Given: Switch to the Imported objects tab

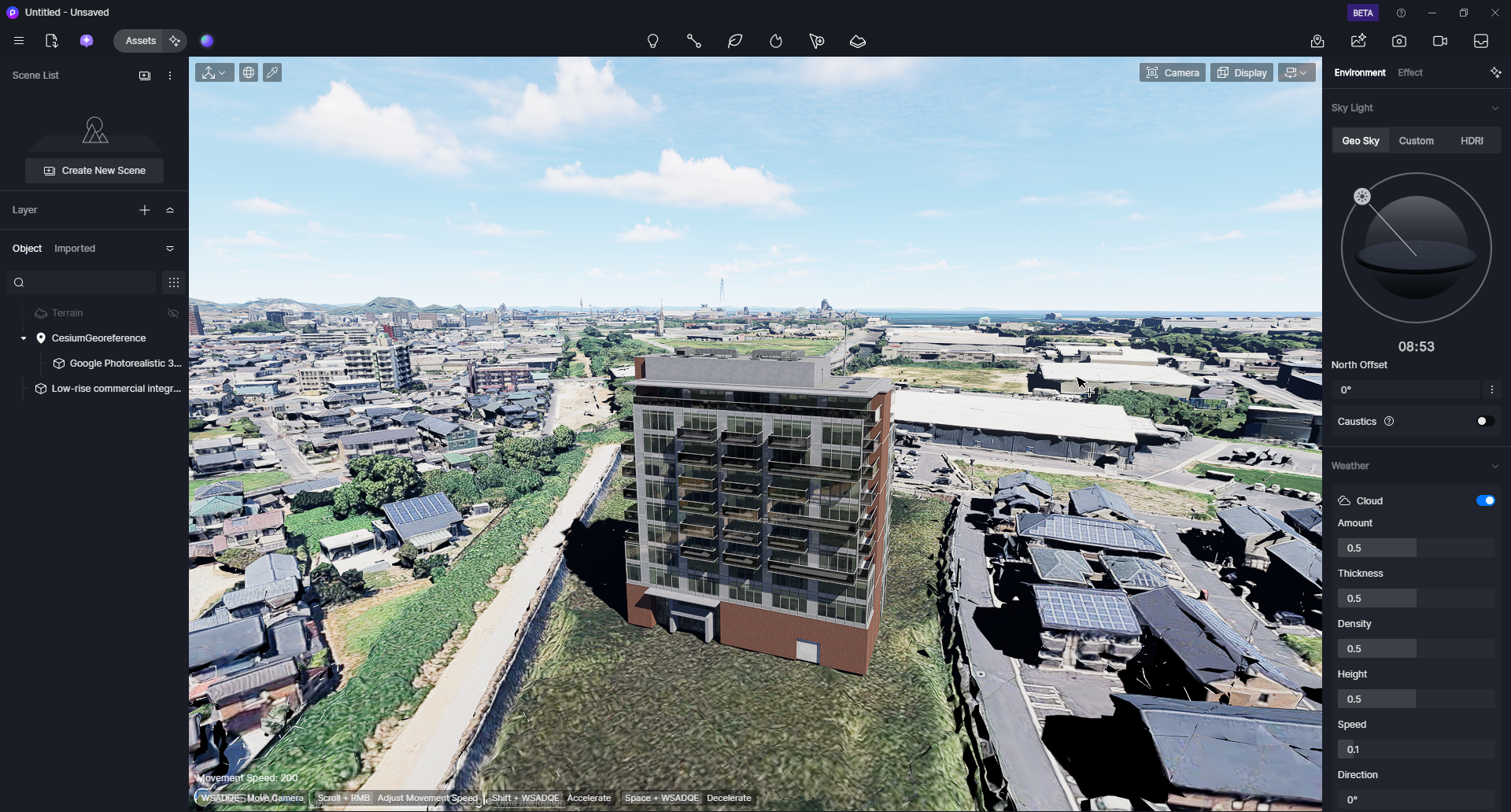Looking at the screenshot, I should point(75,249).
